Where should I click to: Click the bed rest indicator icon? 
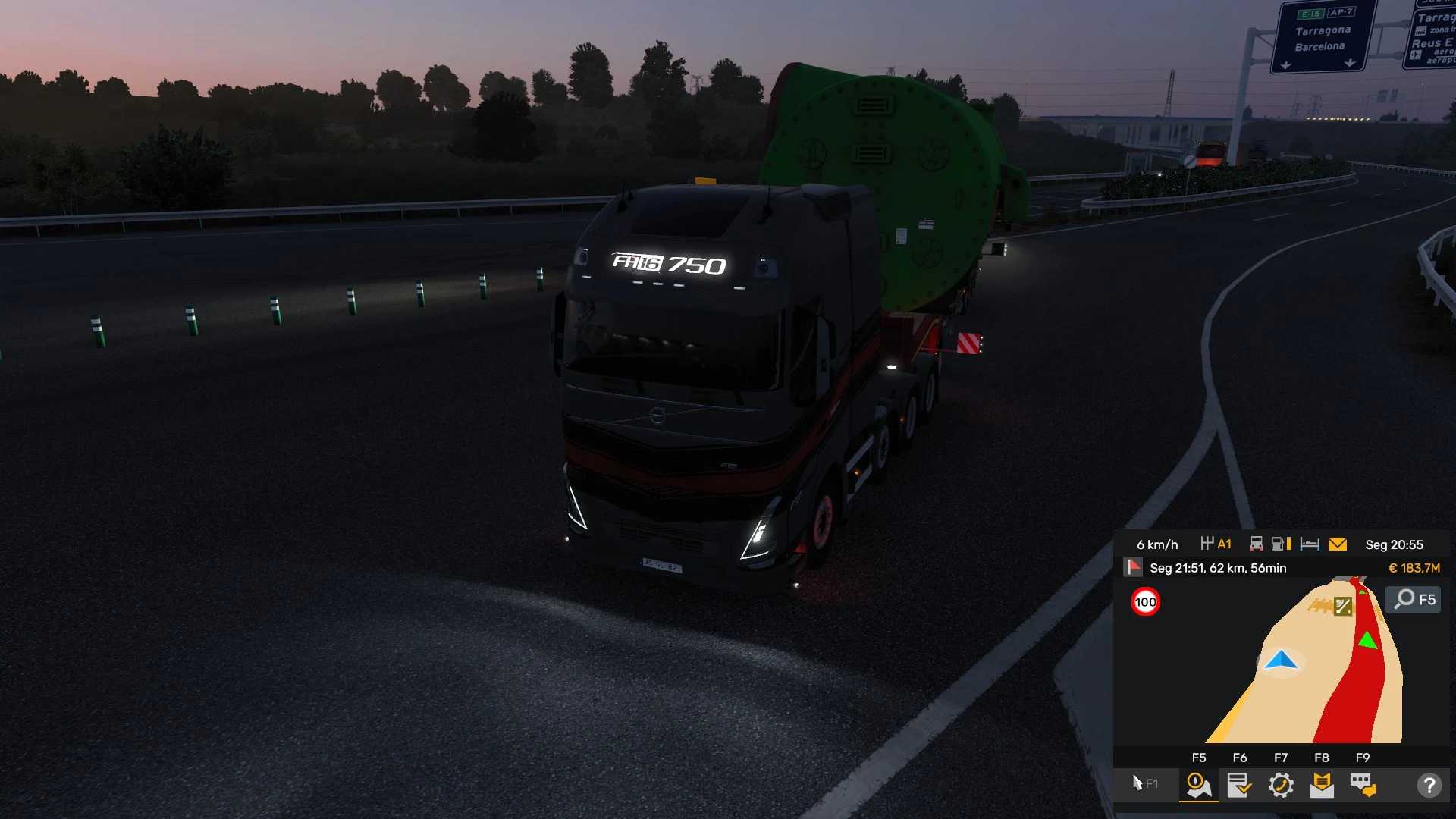coord(1310,544)
